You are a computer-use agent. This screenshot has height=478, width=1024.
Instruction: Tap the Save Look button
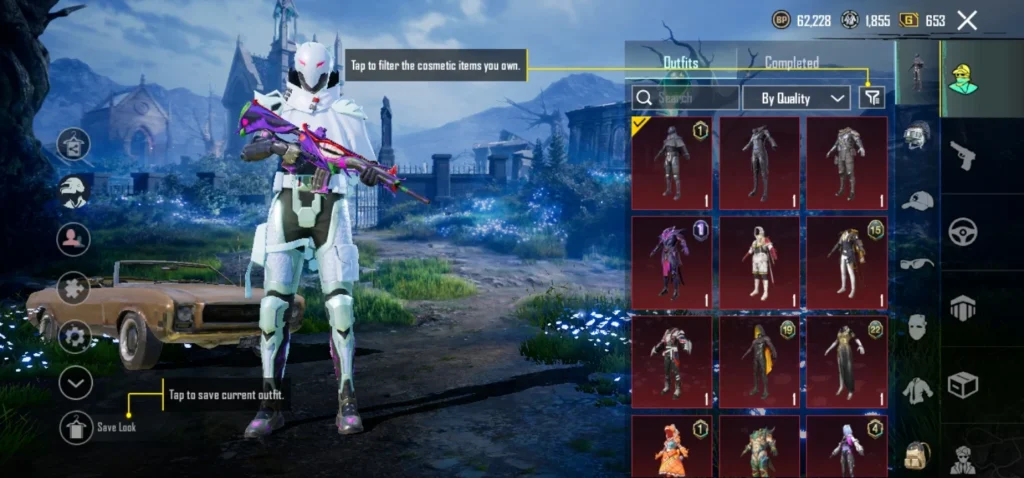coord(75,427)
